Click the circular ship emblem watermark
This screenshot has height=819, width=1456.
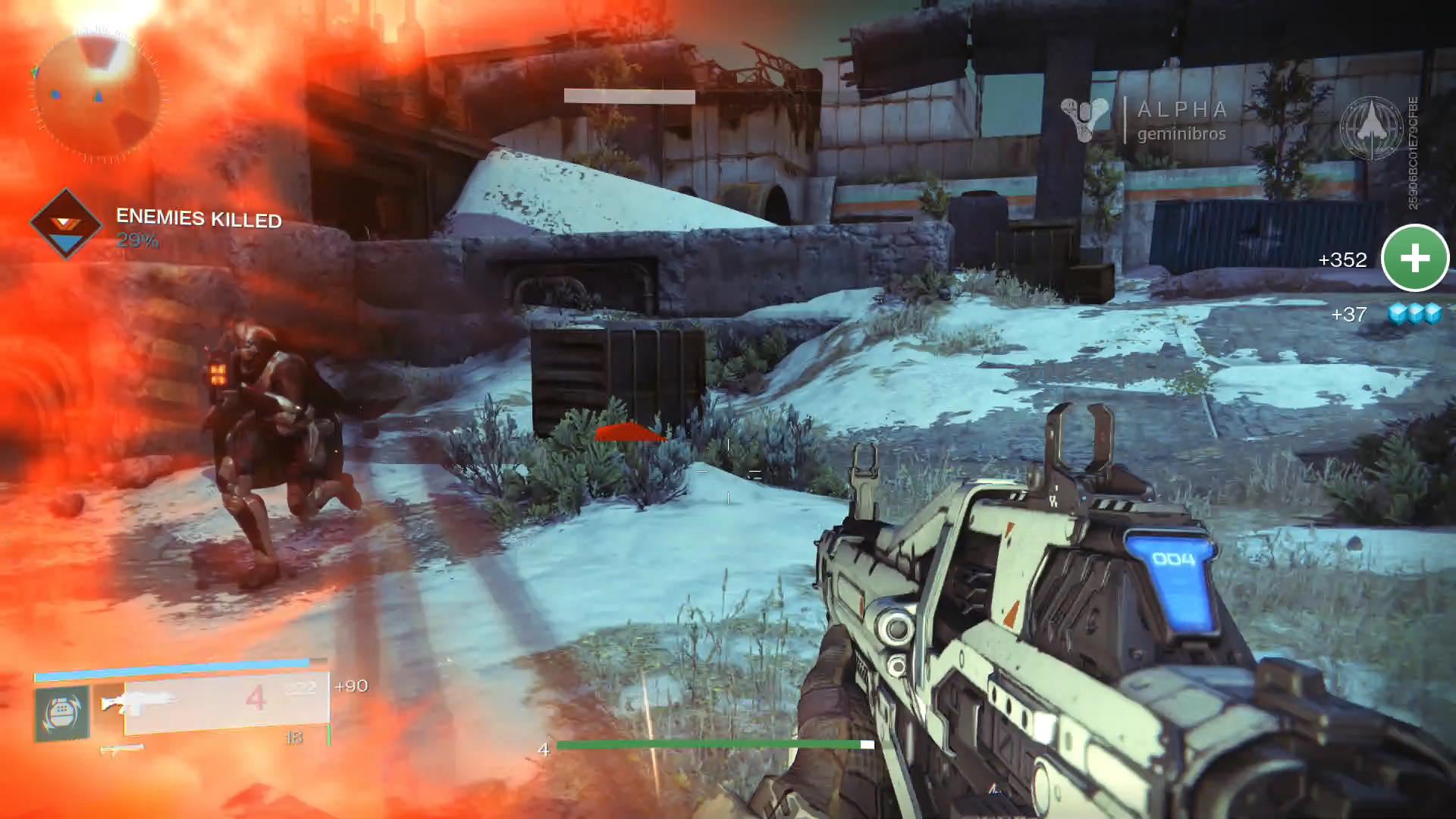tap(1370, 129)
